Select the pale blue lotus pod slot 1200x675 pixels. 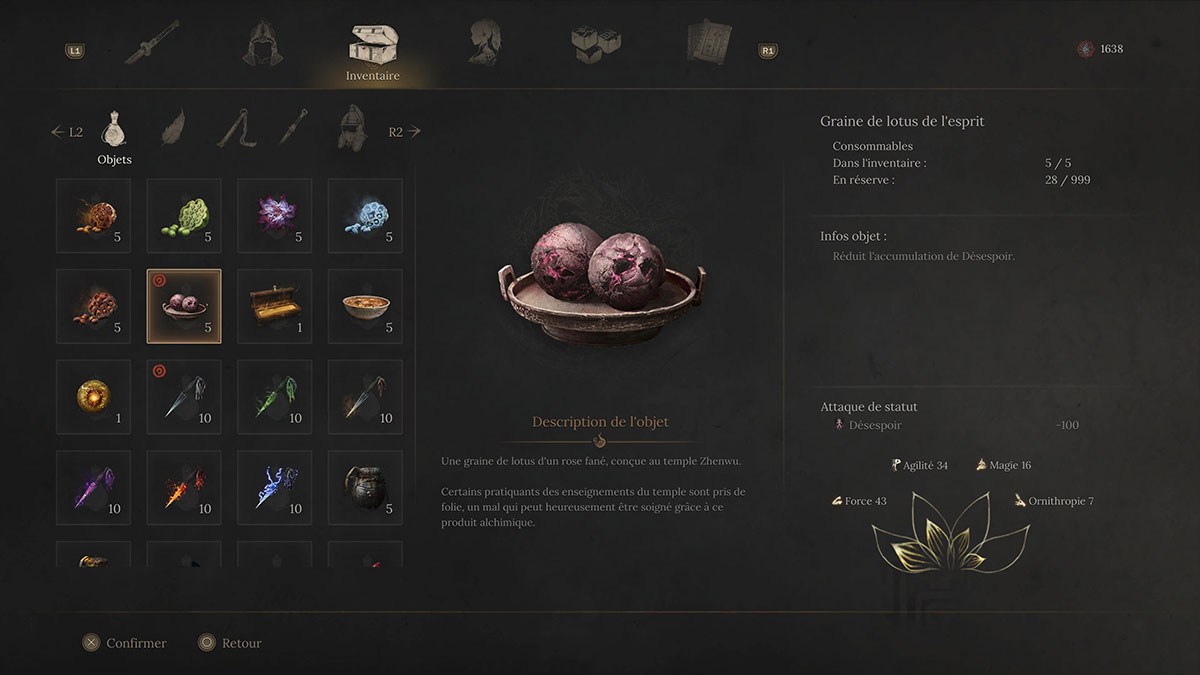(365, 215)
